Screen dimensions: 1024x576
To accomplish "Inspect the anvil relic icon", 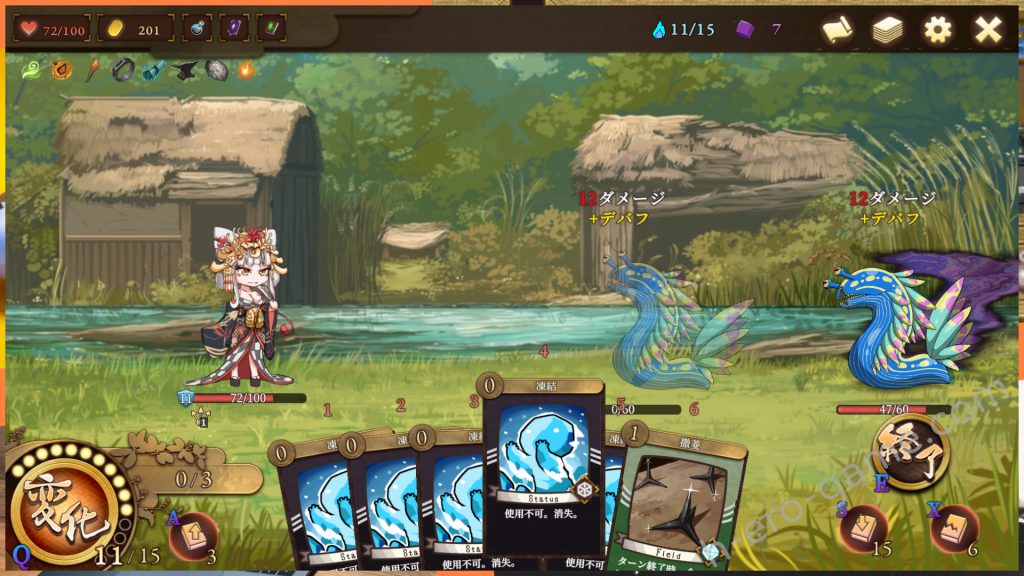I will point(184,70).
